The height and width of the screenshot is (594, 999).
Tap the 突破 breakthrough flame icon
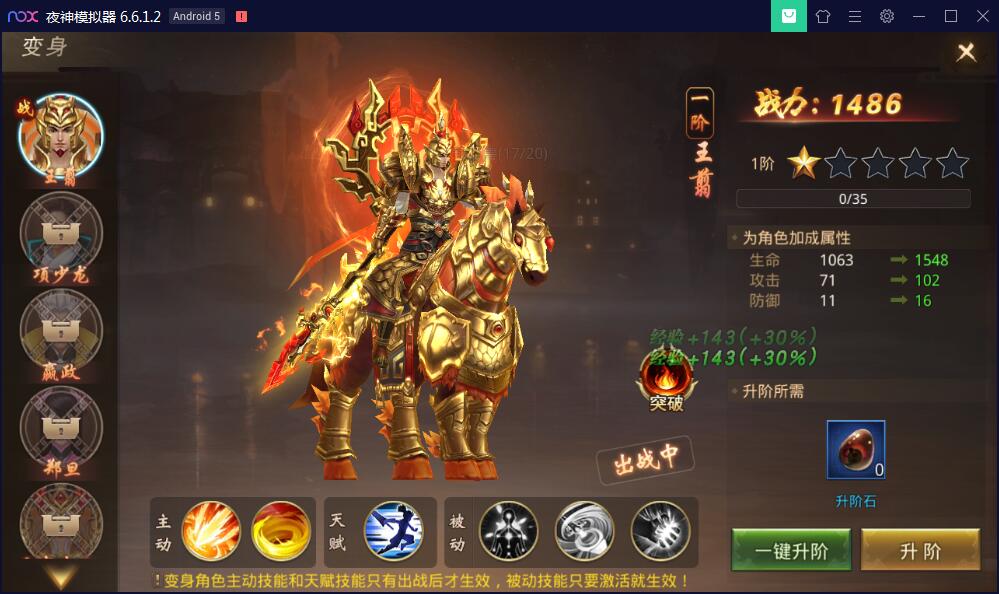click(x=666, y=380)
